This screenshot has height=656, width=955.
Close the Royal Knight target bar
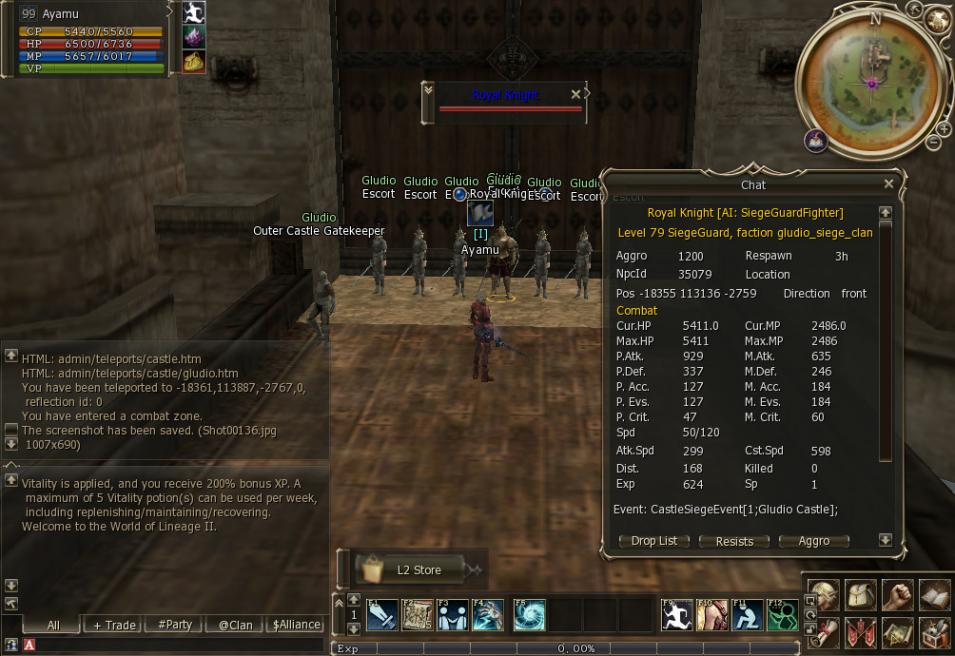point(575,94)
